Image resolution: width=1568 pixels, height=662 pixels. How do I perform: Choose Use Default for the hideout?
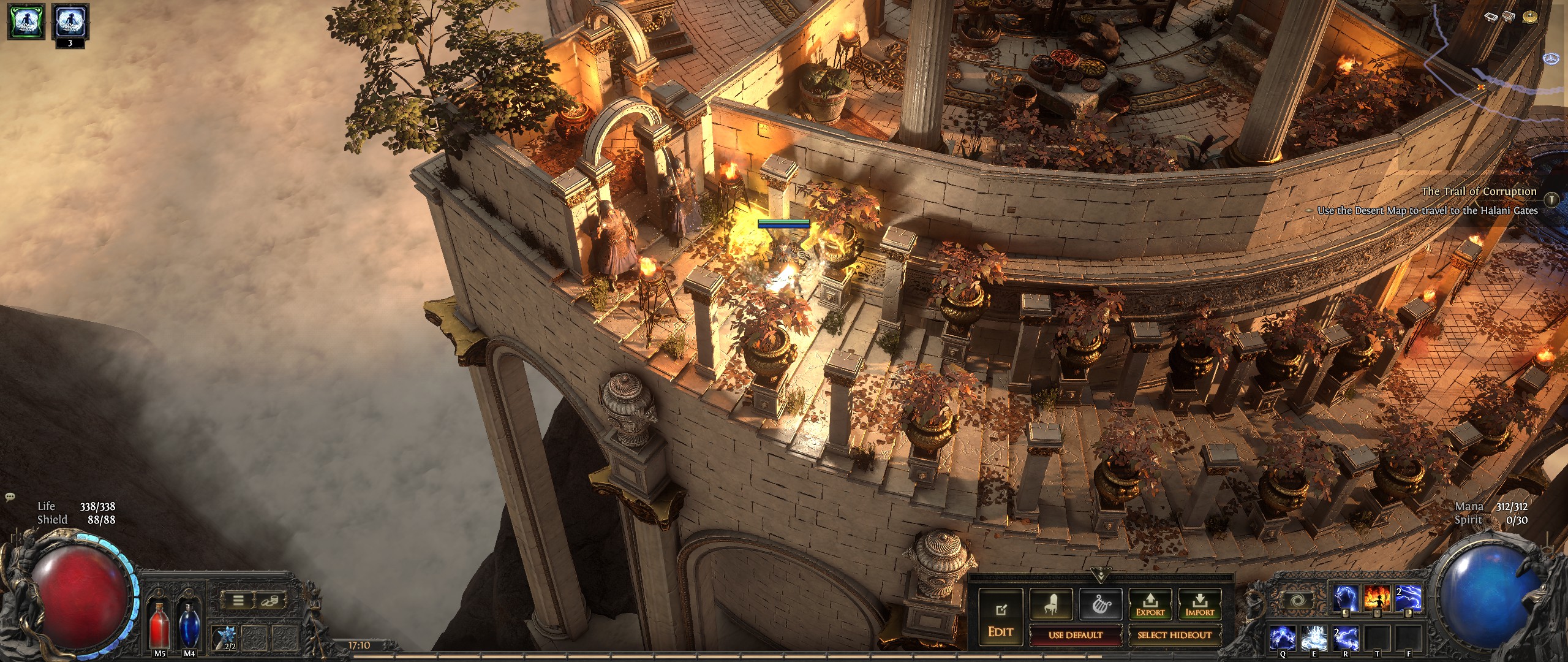pyautogui.click(x=1075, y=635)
